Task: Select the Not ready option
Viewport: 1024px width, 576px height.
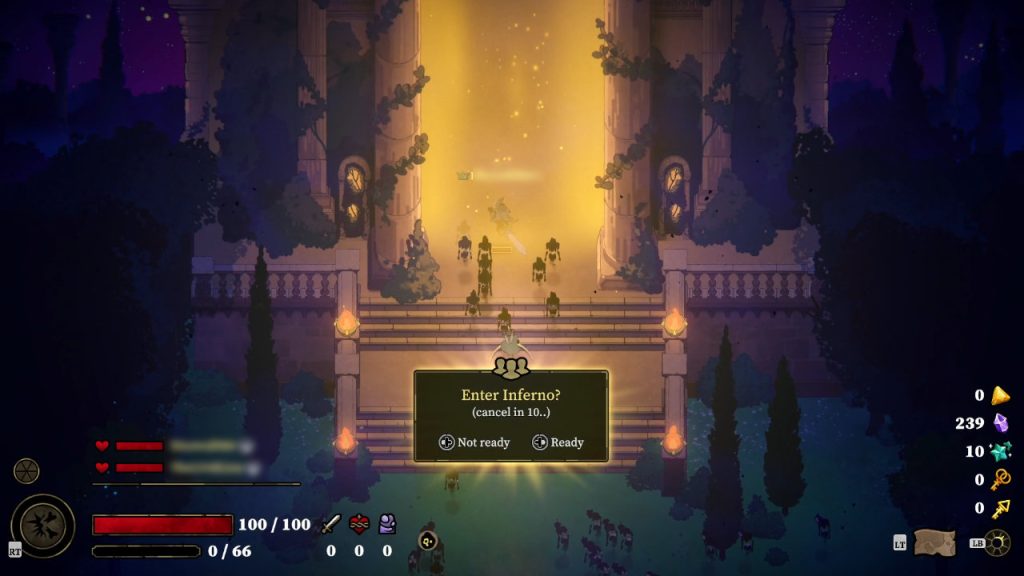Action: pos(474,442)
